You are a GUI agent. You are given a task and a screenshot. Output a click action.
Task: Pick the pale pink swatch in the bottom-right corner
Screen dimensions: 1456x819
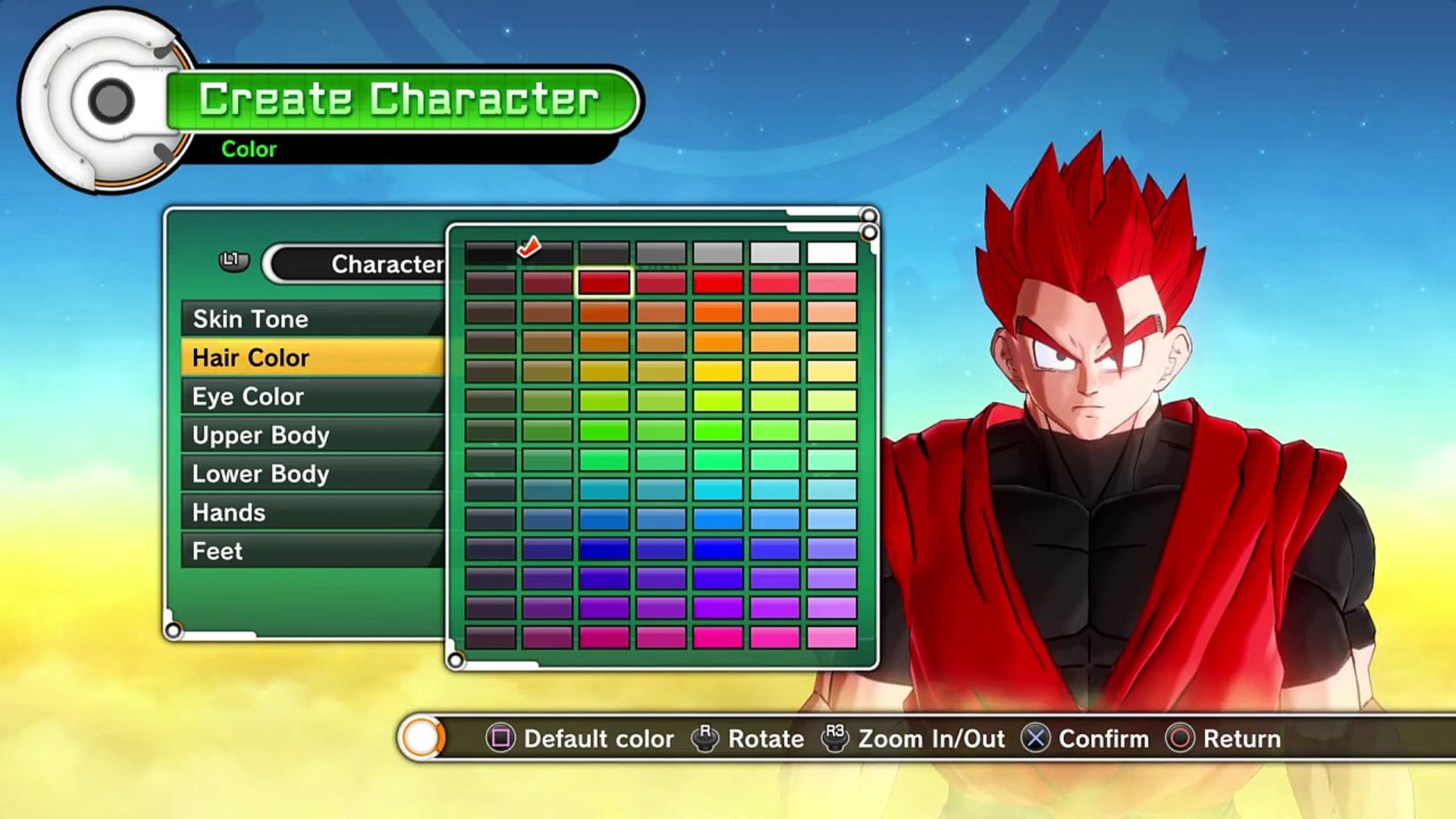(831, 637)
